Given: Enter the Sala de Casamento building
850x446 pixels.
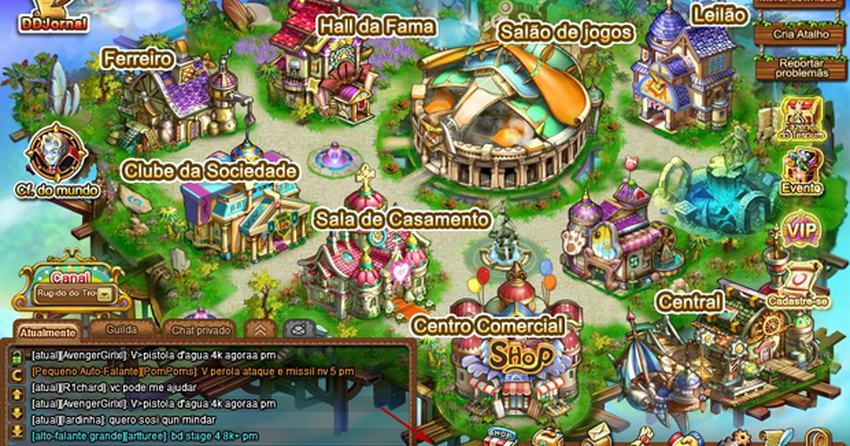Looking at the screenshot, I should click(x=358, y=260).
